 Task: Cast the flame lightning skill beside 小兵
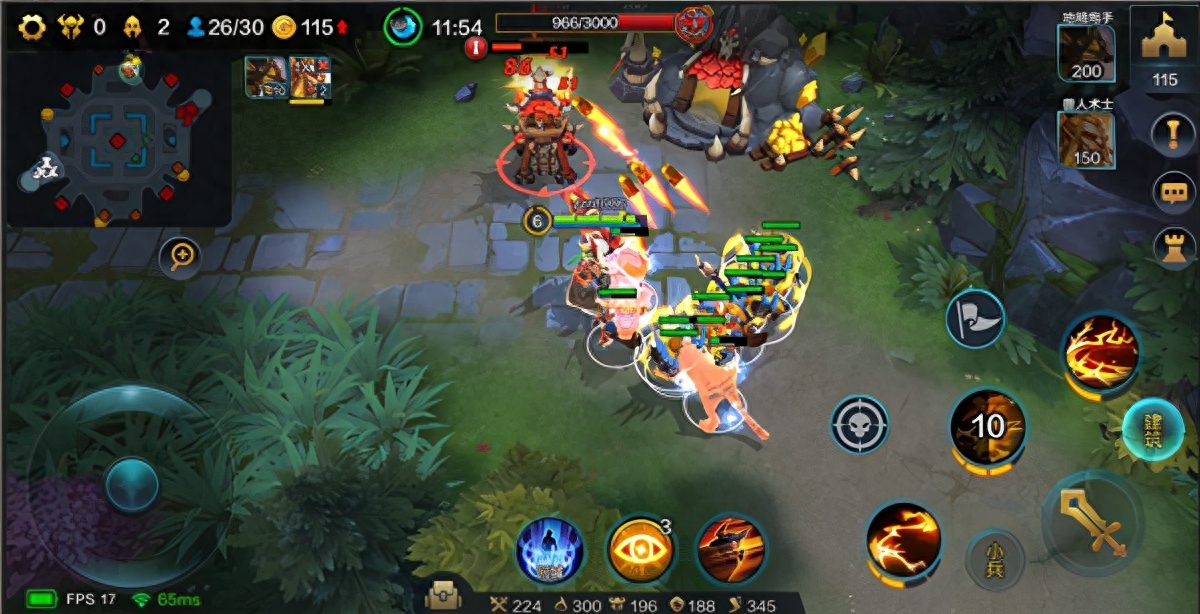[x=902, y=540]
